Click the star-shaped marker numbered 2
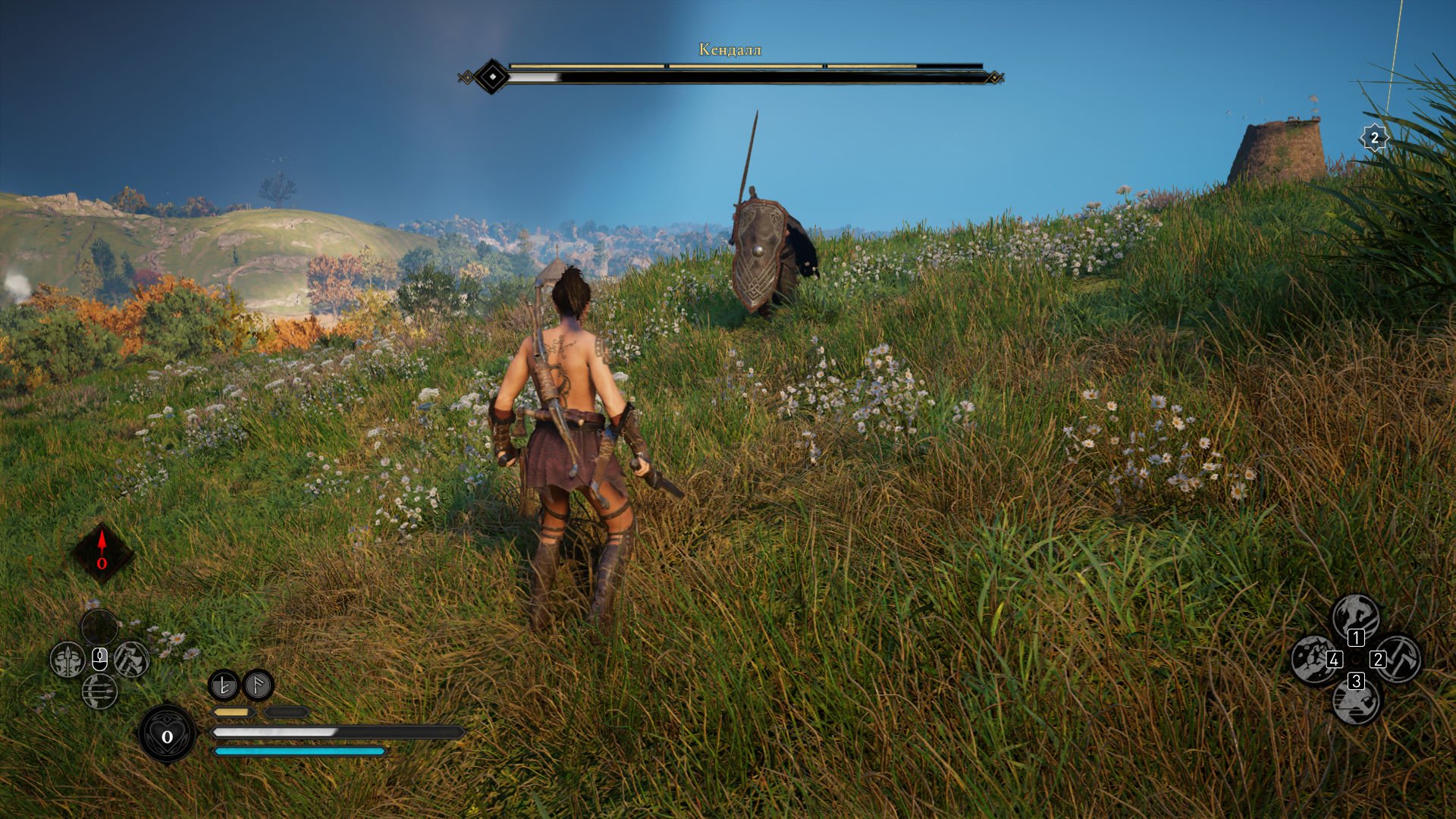This screenshot has width=1456, height=819. [x=1374, y=138]
